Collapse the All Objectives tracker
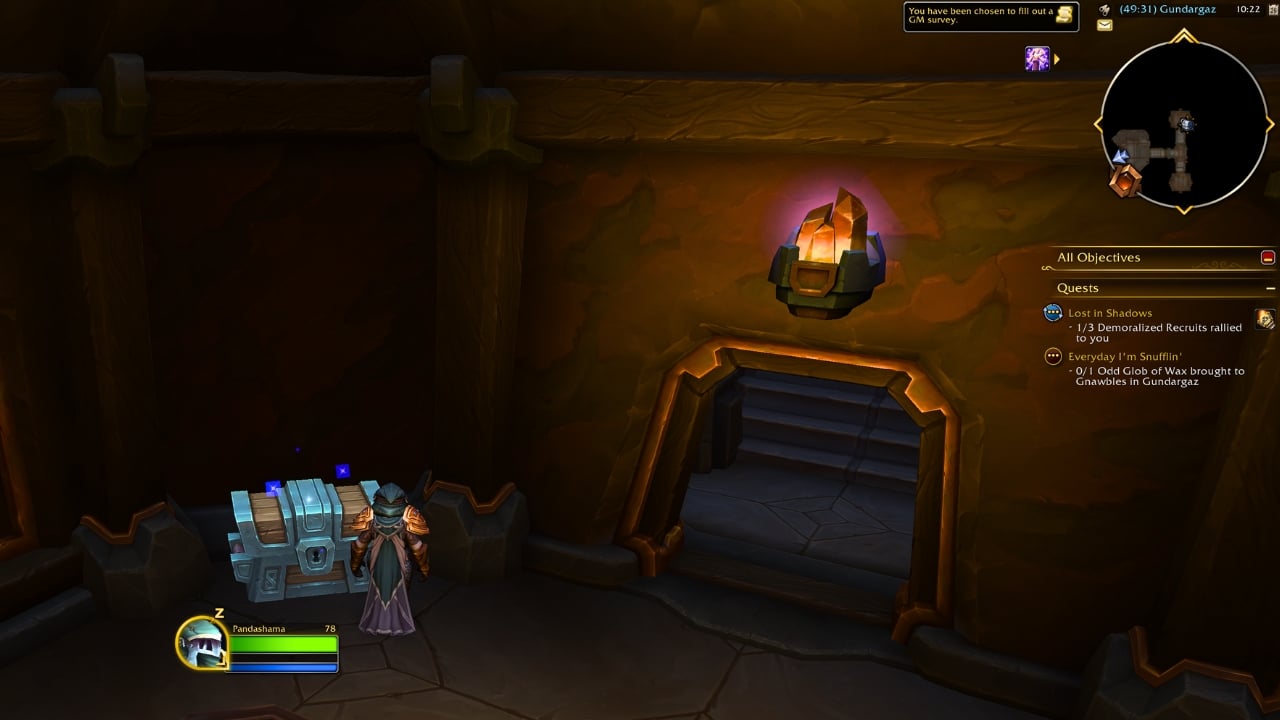1280x720 pixels. 1267,258
